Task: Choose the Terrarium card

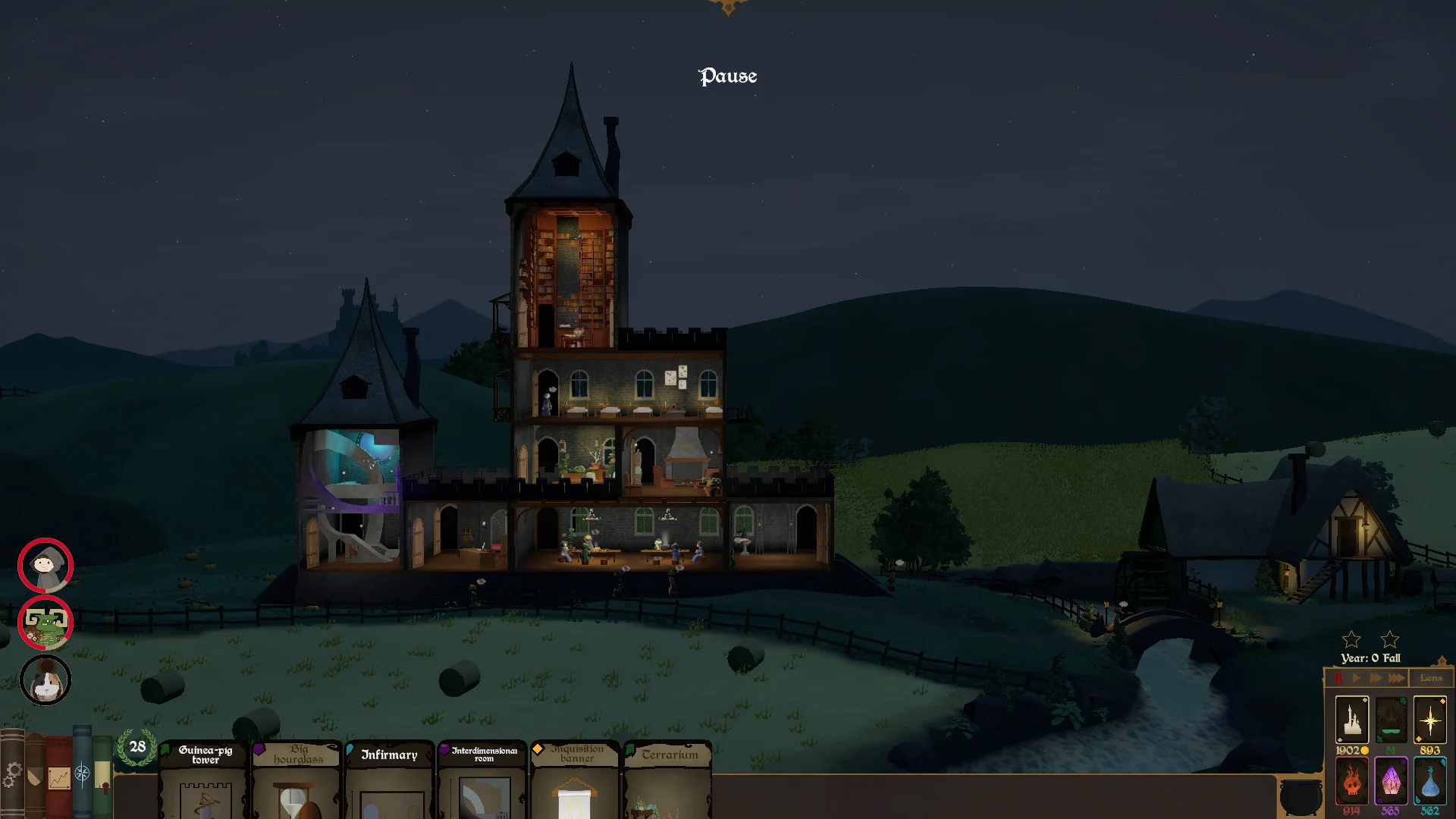Action: pos(668,781)
